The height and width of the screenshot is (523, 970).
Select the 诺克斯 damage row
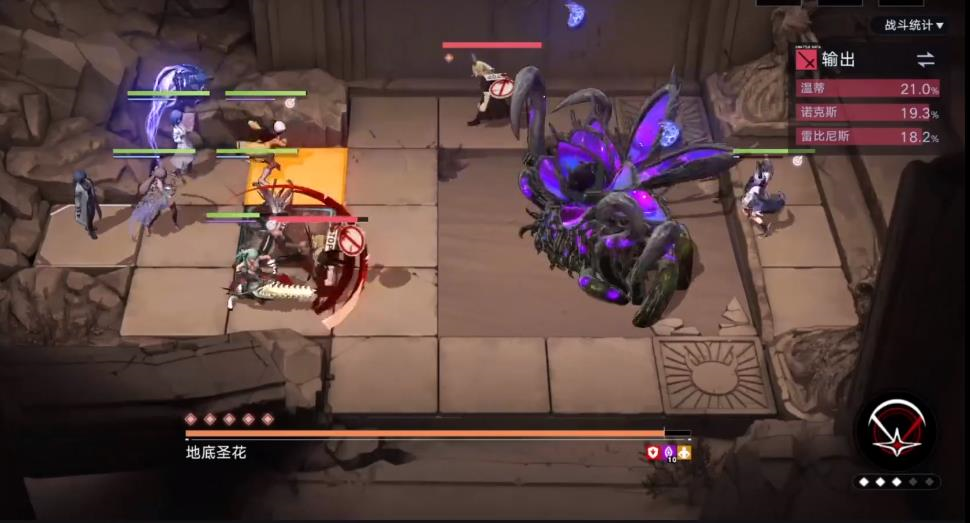[867, 113]
